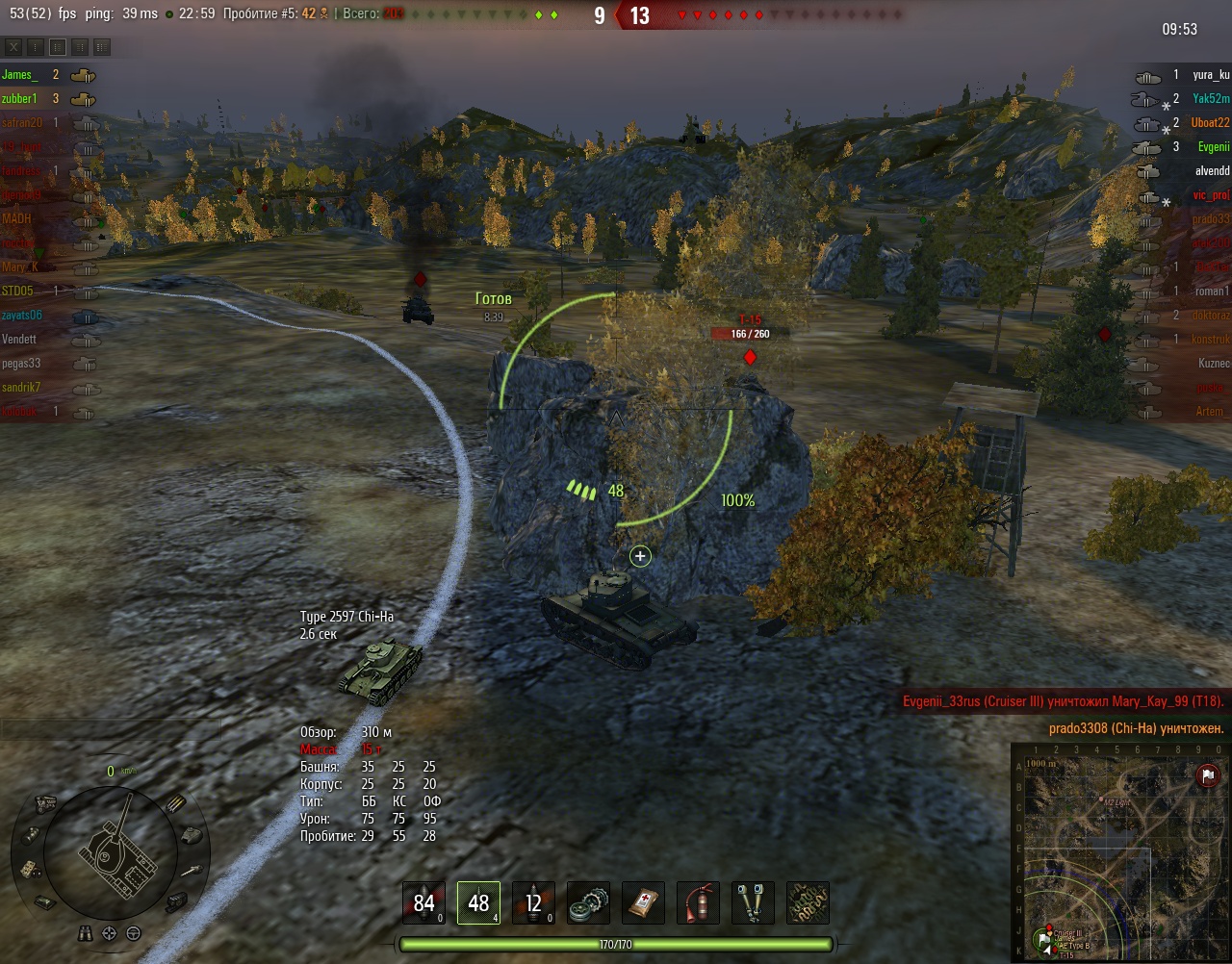This screenshot has width=1232, height=964.
Task: Click the steering wheel driver icon
Action: click(133, 933)
